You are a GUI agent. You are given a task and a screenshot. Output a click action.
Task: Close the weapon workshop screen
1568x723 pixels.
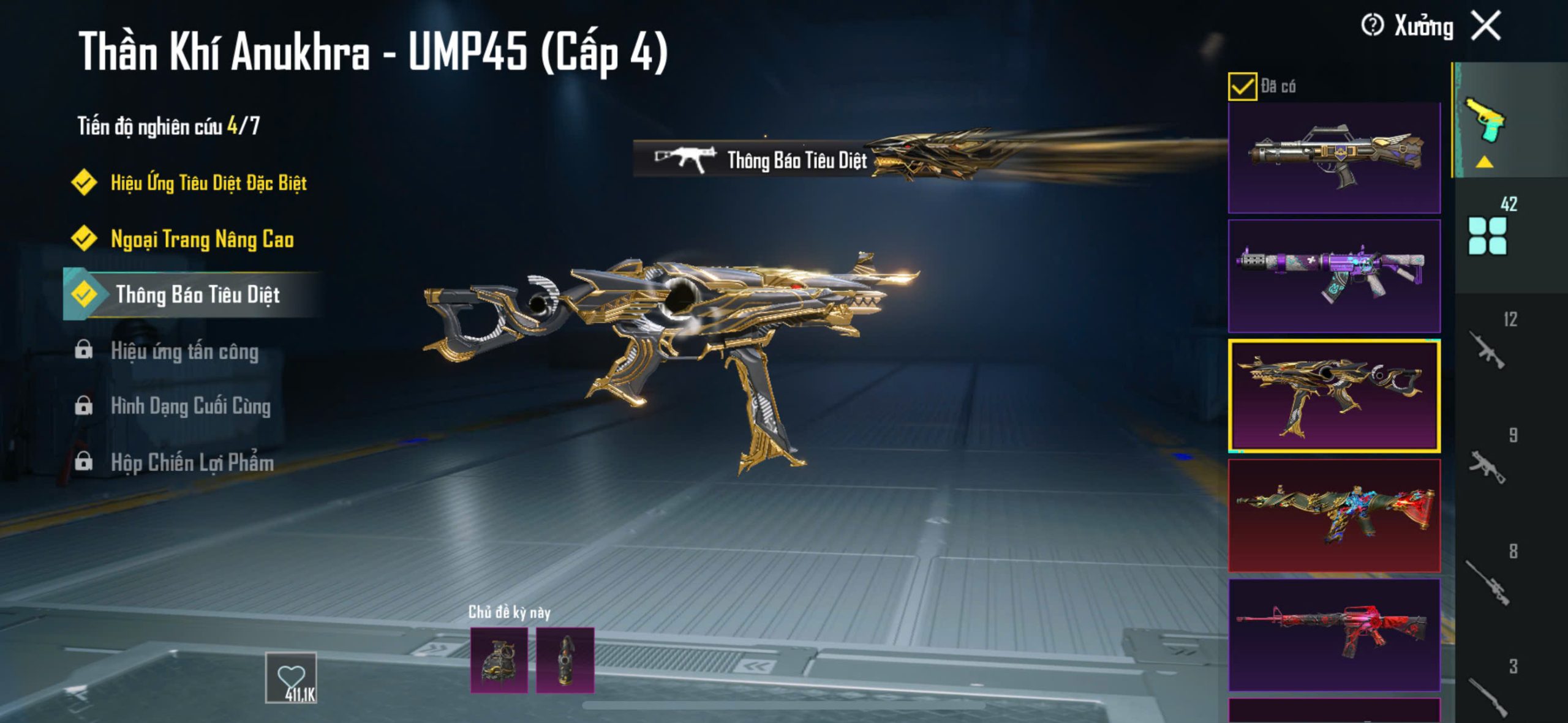(1487, 26)
